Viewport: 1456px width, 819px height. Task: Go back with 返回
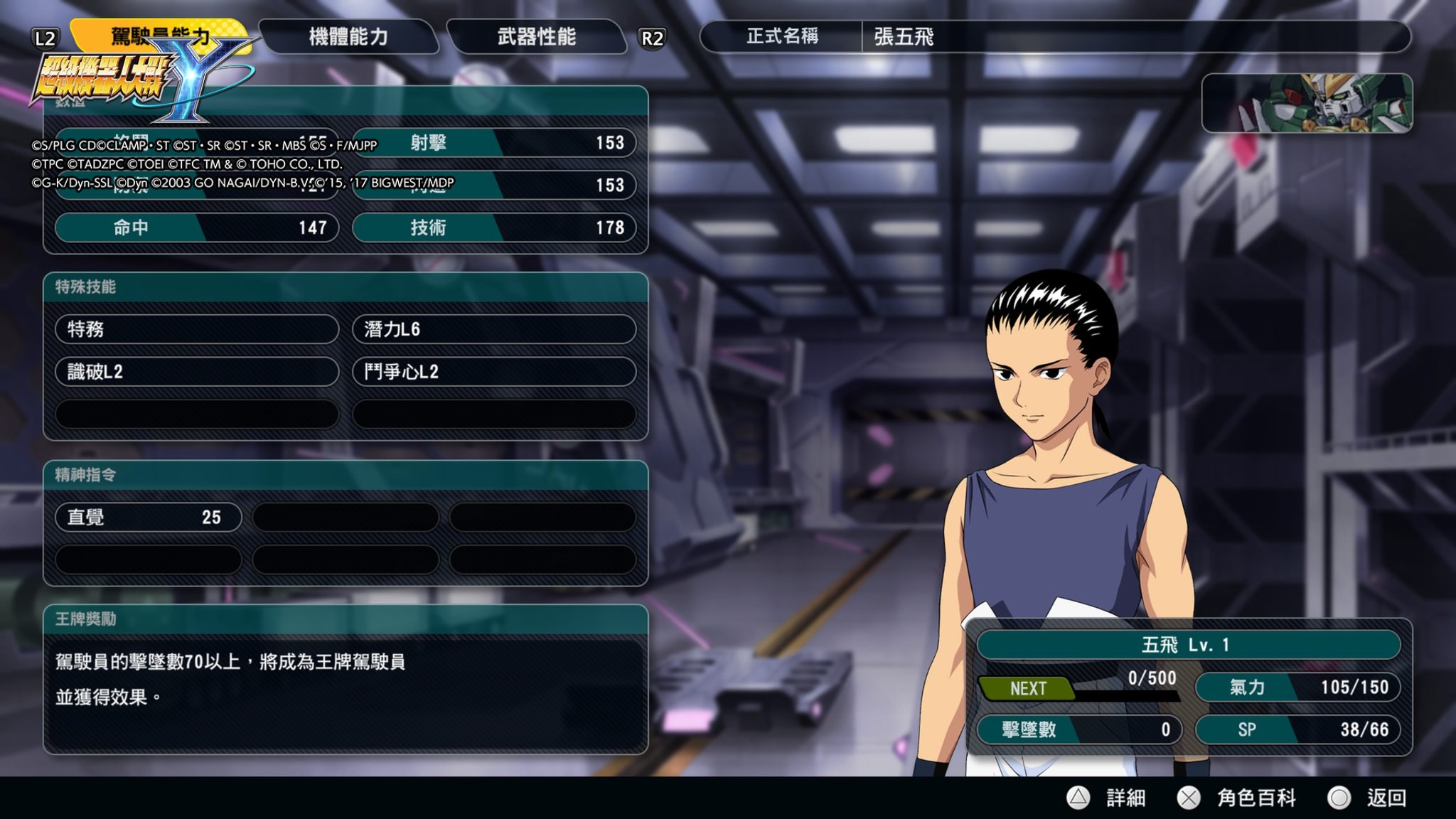(1368, 798)
